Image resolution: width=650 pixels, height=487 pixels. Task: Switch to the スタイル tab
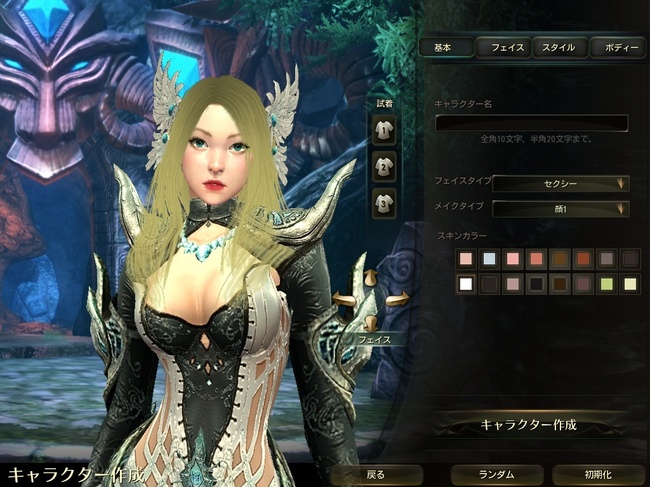(x=560, y=47)
